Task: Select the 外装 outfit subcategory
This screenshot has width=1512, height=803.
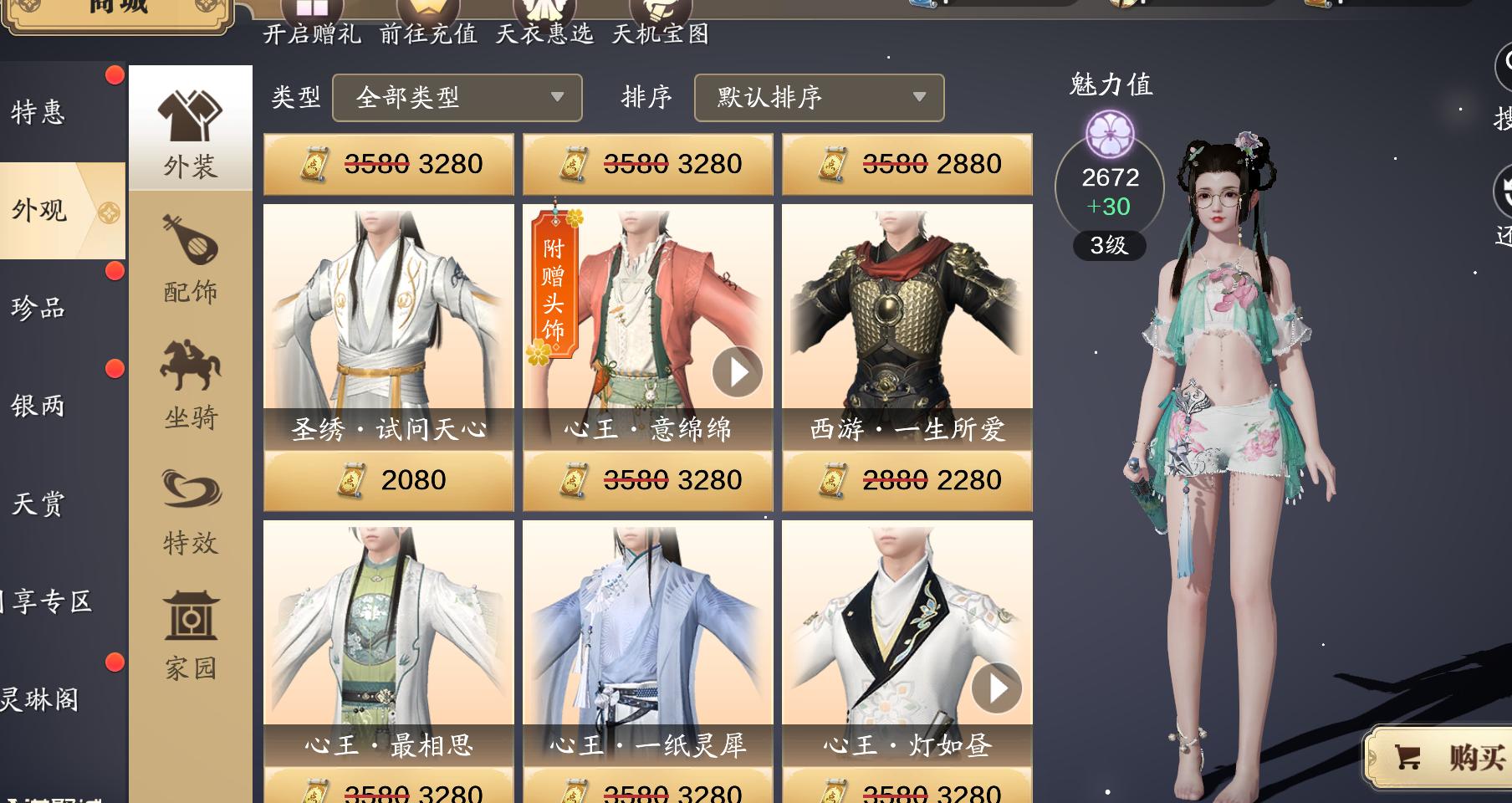Action: point(191,130)
